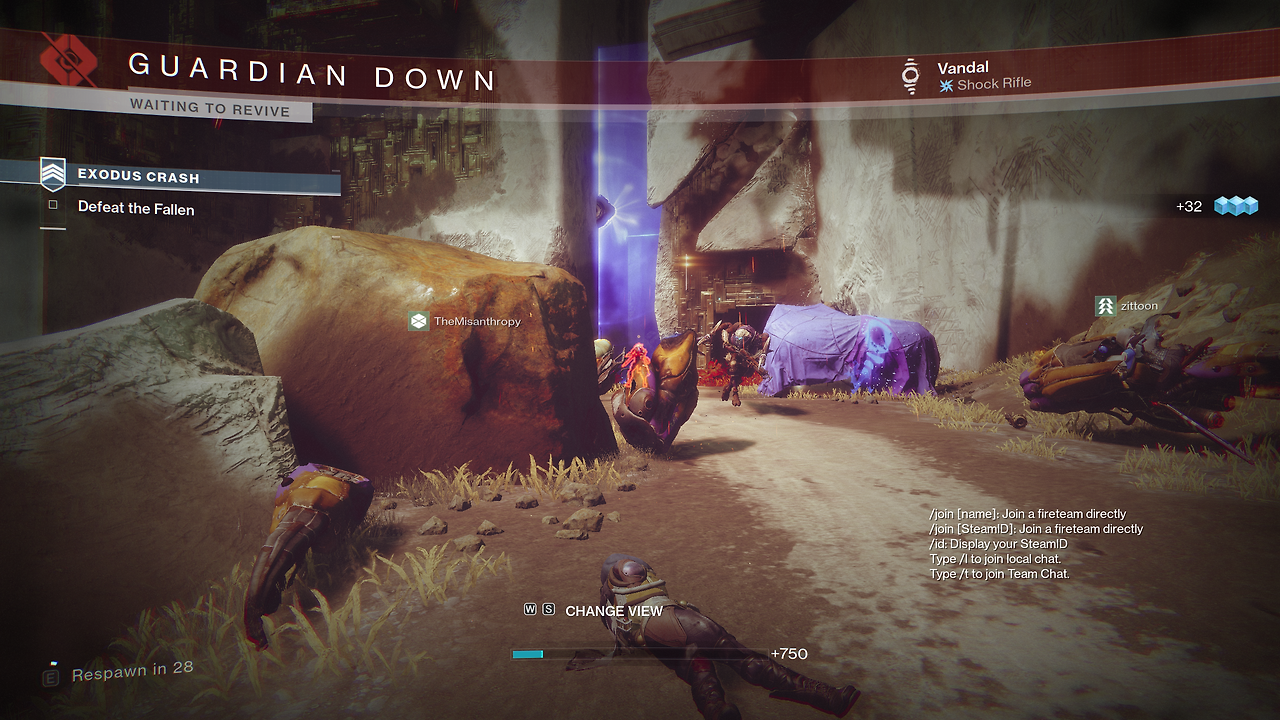
Task: Open the chat box with join commands
Action: coord(1035,544)
